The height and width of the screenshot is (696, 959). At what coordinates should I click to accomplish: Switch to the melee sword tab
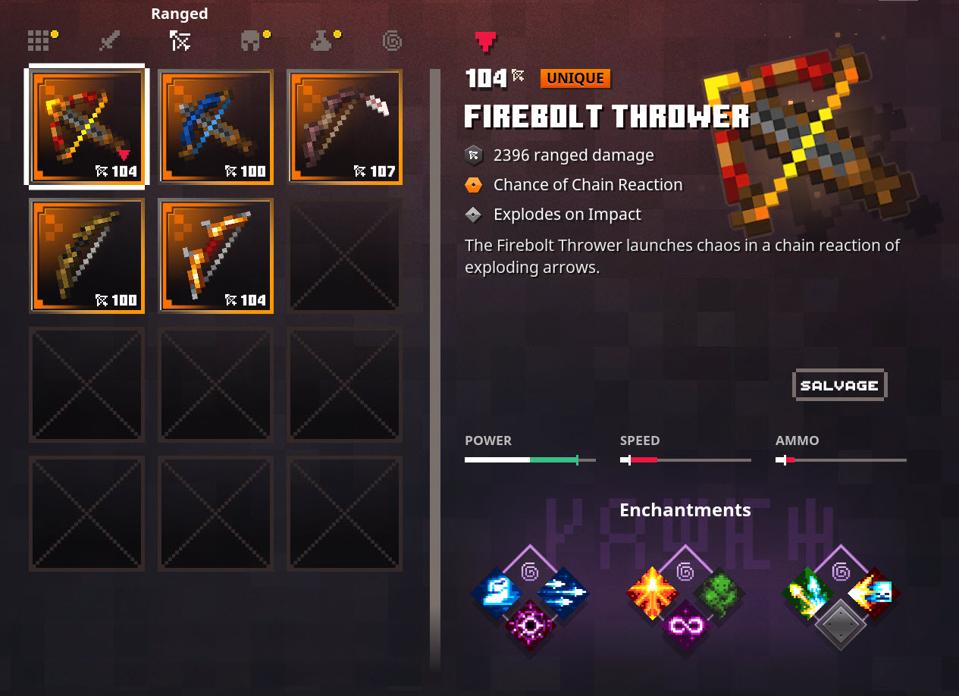[109, 41]
